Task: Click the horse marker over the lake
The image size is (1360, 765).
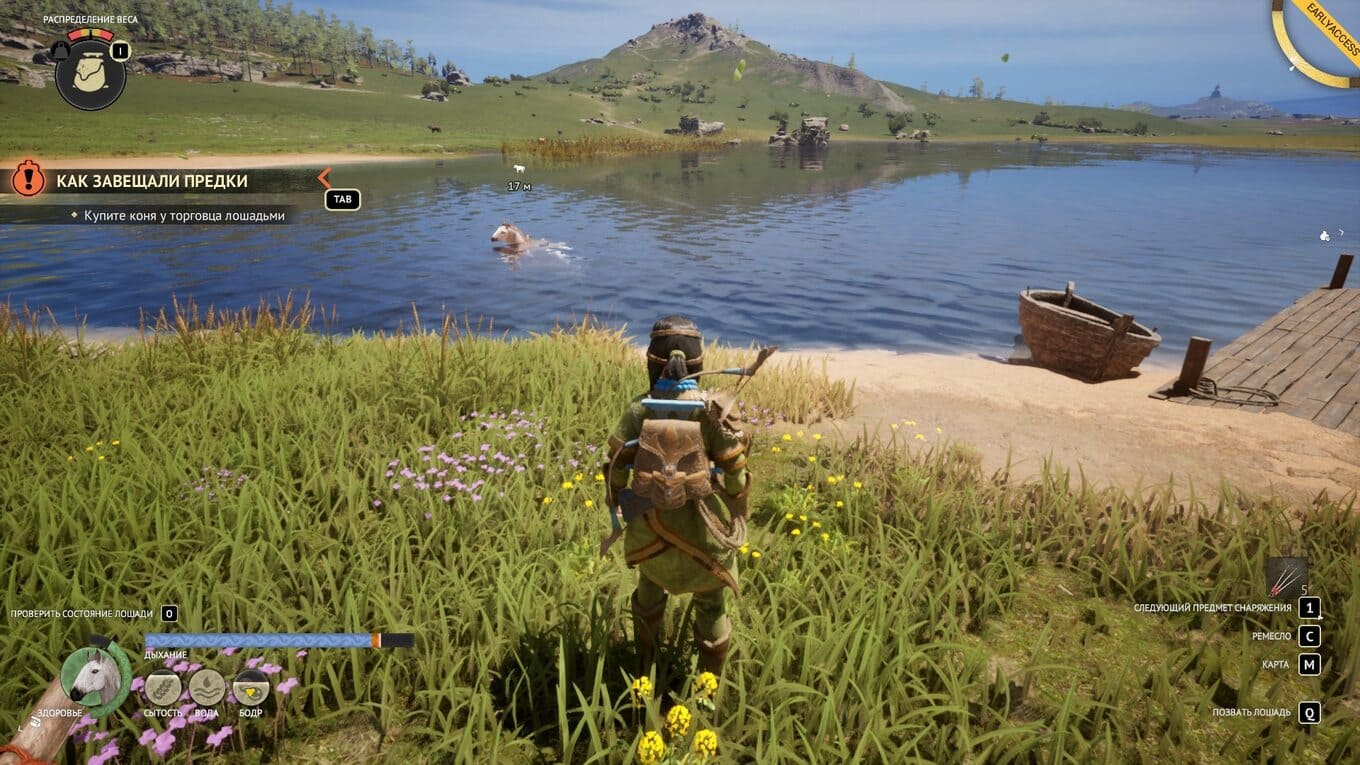Action: click(x=518, y=170)
